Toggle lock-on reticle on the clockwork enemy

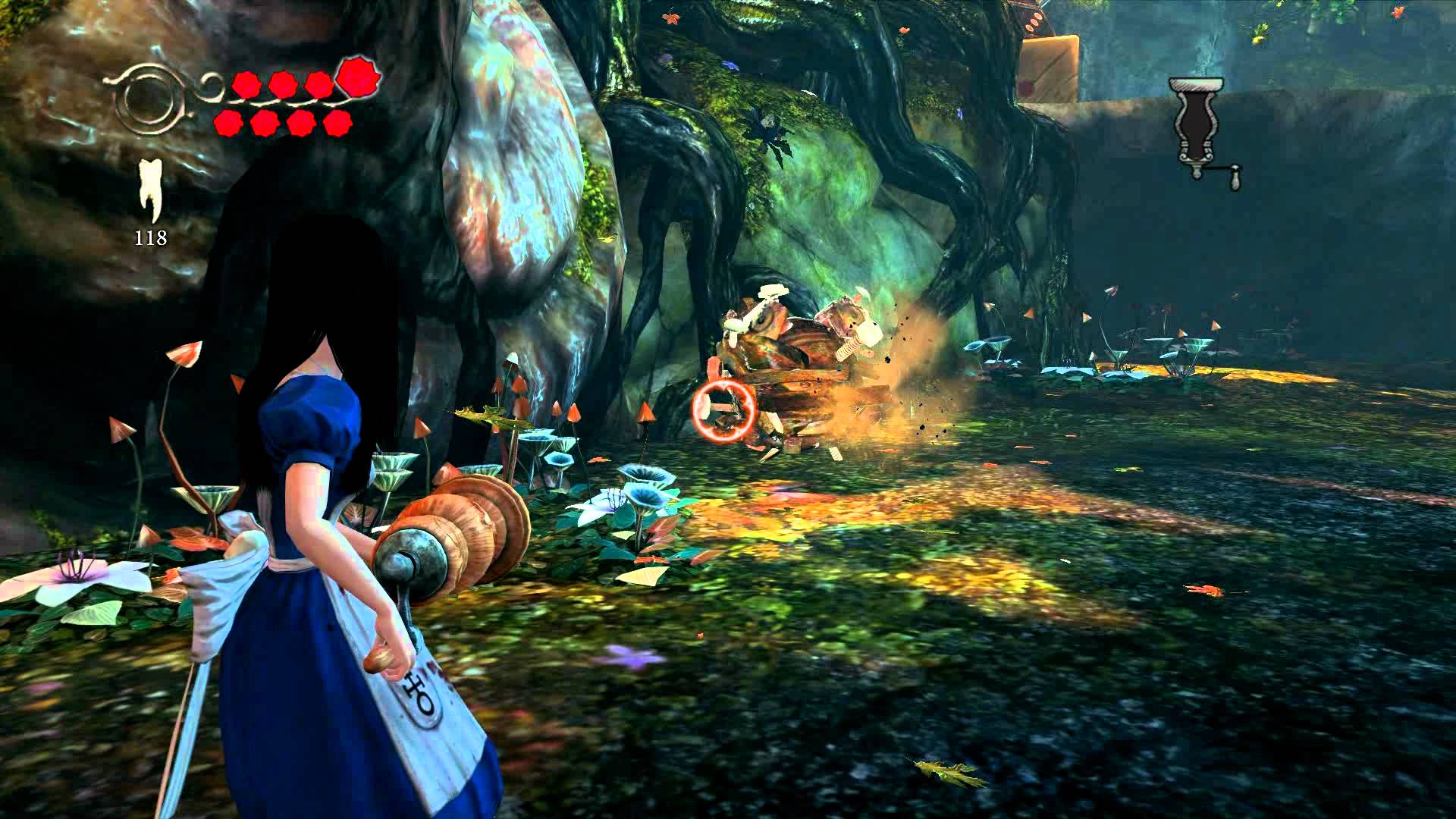(x=723, y=412)
